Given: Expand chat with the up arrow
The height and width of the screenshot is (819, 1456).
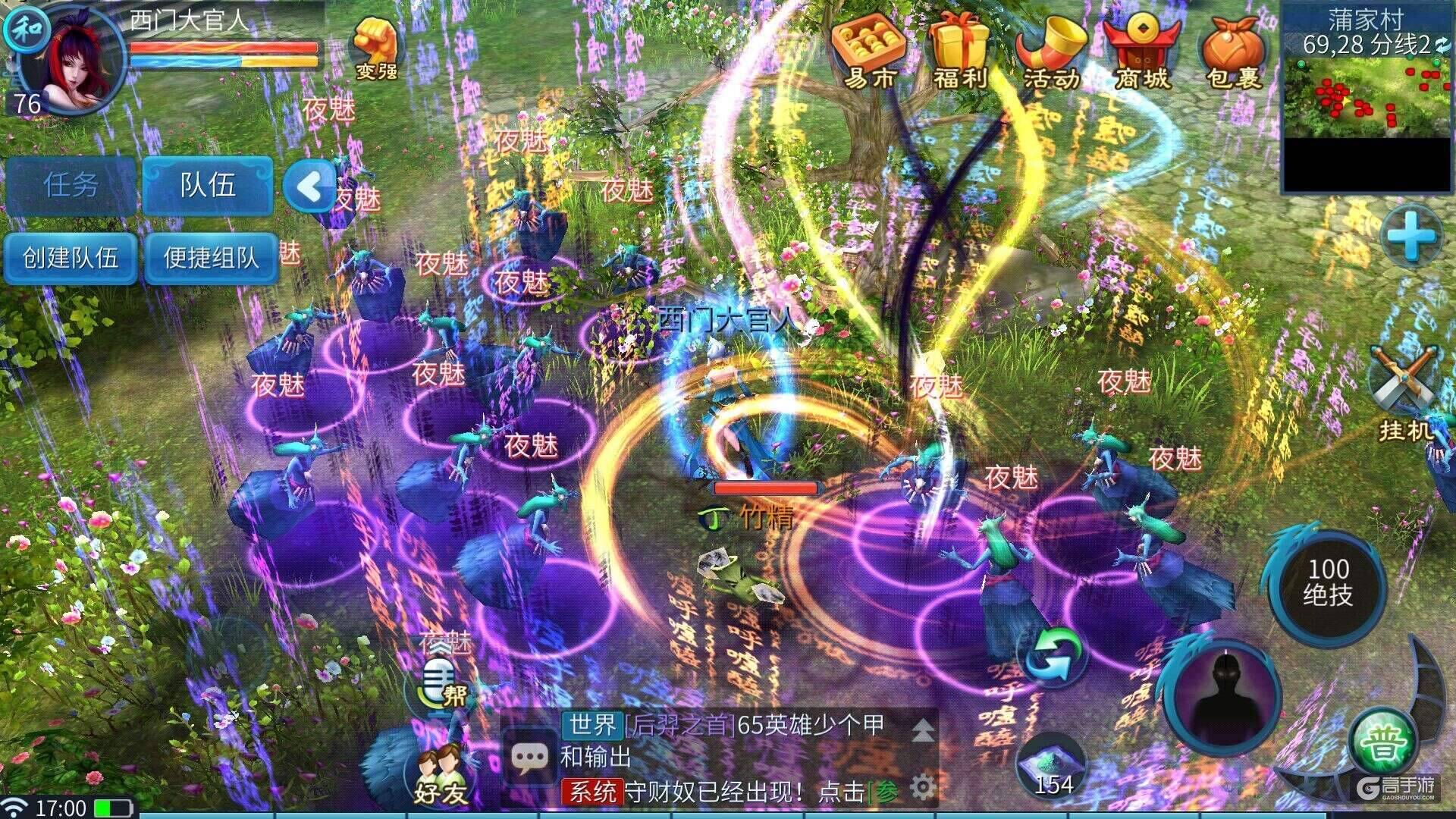Looking at the screenshot, I should coord(924,730).
